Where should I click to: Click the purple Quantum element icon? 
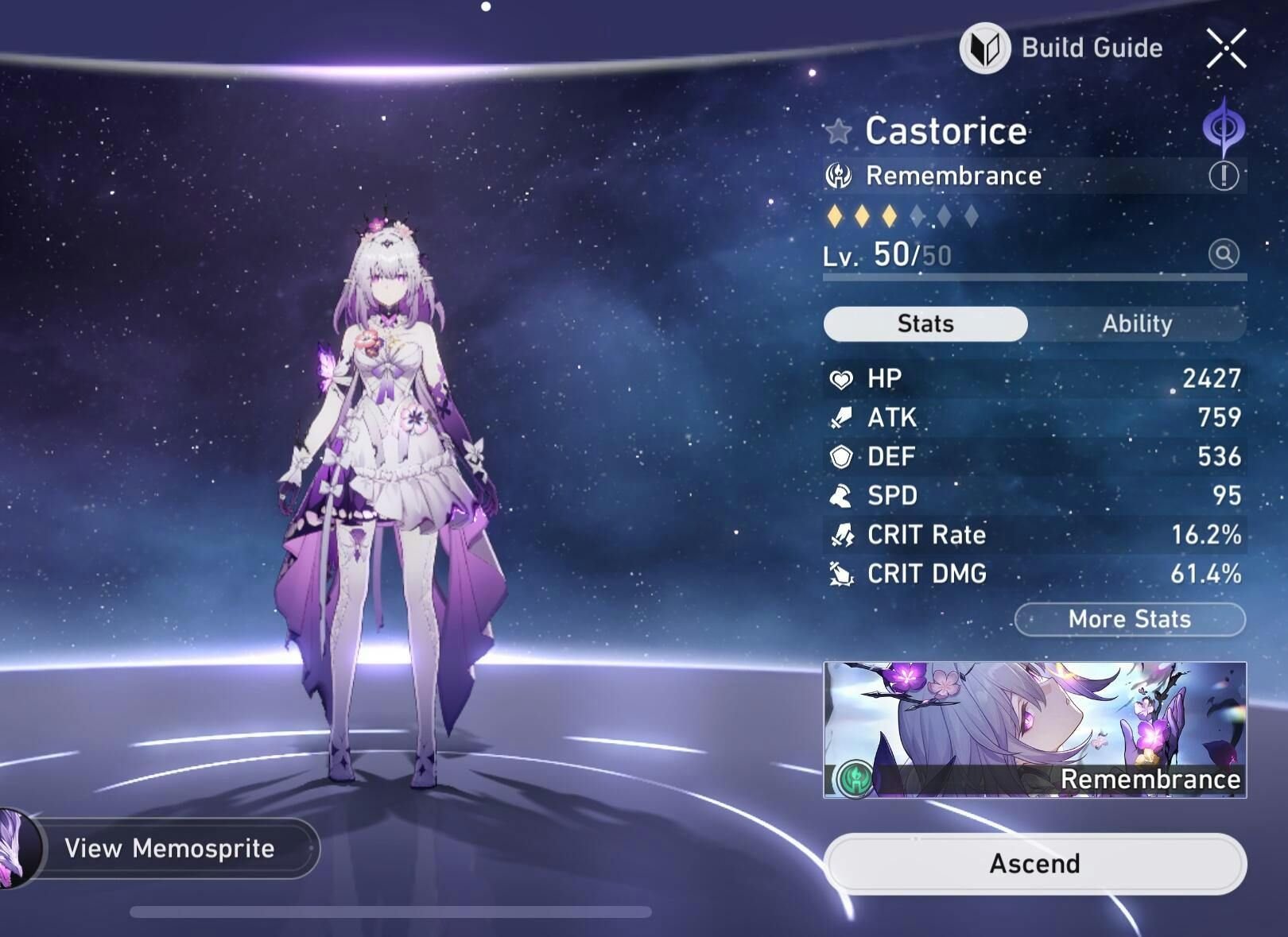(x=1224, y=128)
